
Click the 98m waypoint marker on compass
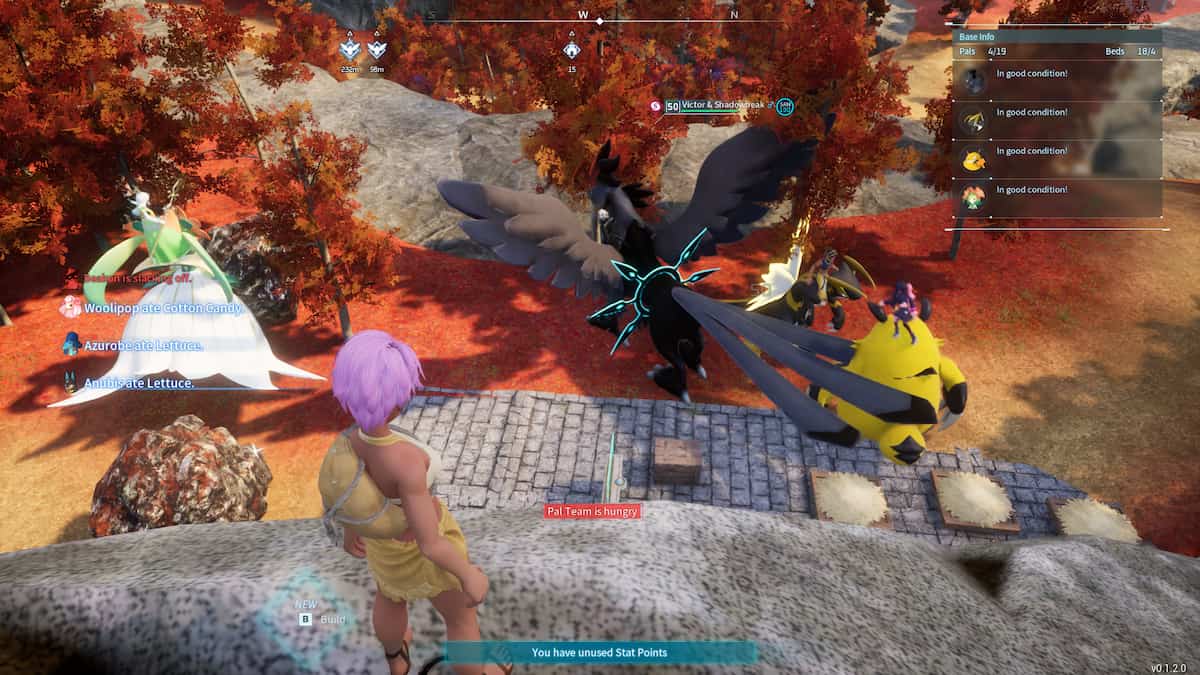point(376,50)
